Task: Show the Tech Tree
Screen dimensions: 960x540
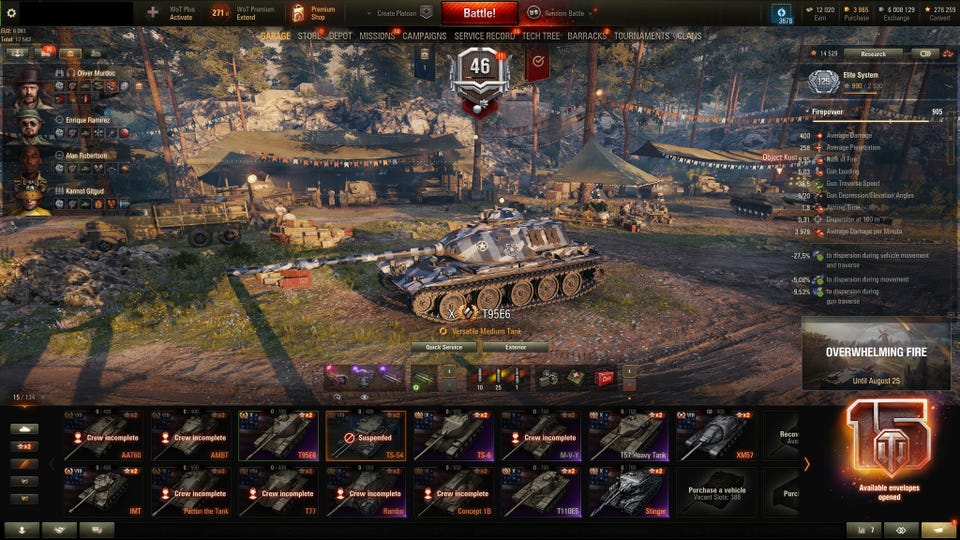Action: pyautogui.click(x=540, y=36)
